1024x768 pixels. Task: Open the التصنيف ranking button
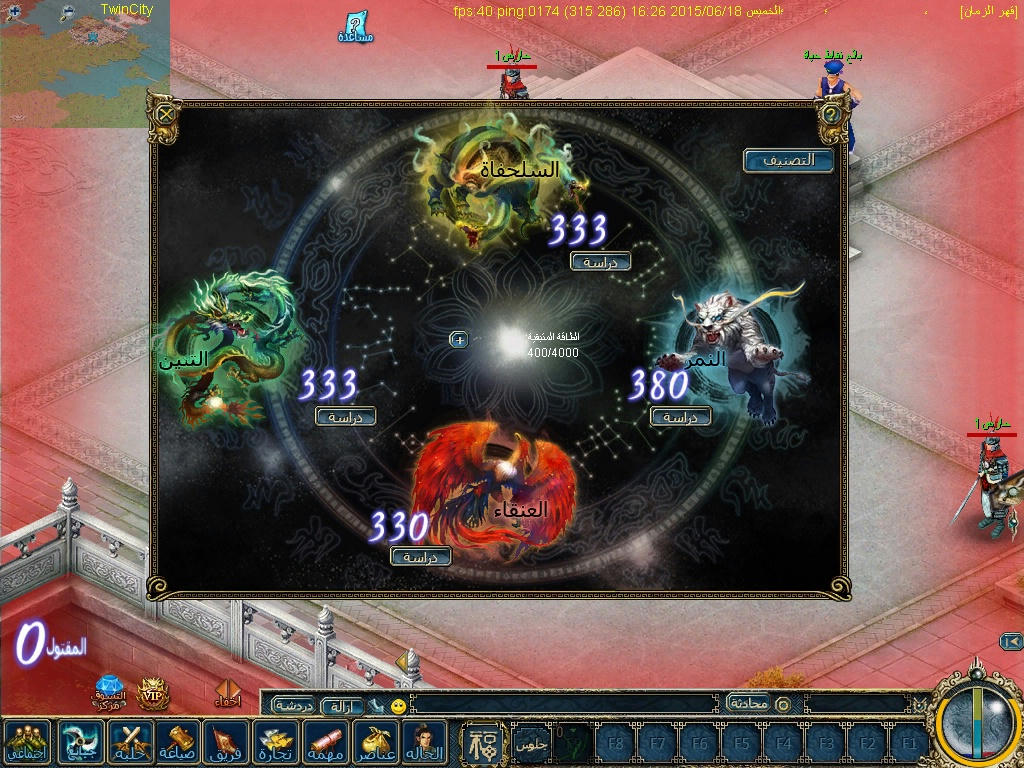tap(788, 160)
